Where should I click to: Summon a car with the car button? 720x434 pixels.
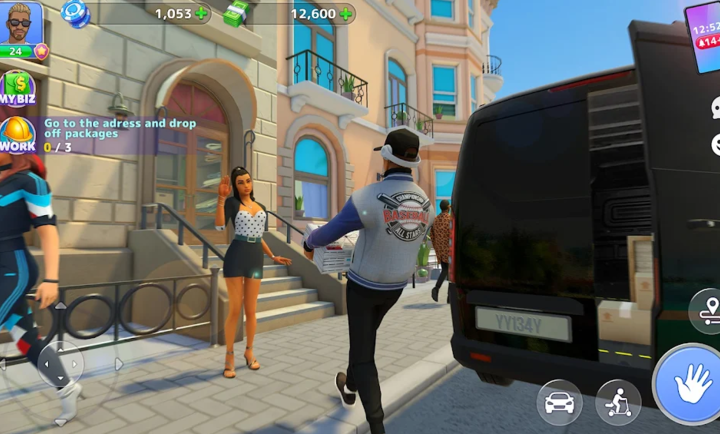(x=560, y=402)
